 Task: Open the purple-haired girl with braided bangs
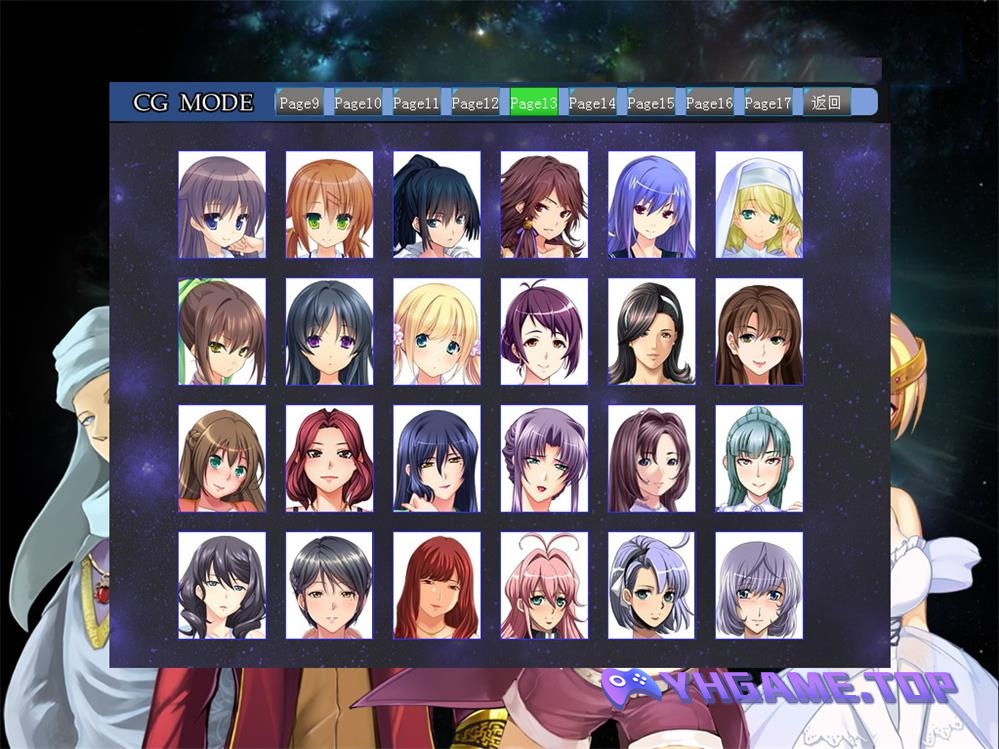pyautogui.click(x=544, y=459)
